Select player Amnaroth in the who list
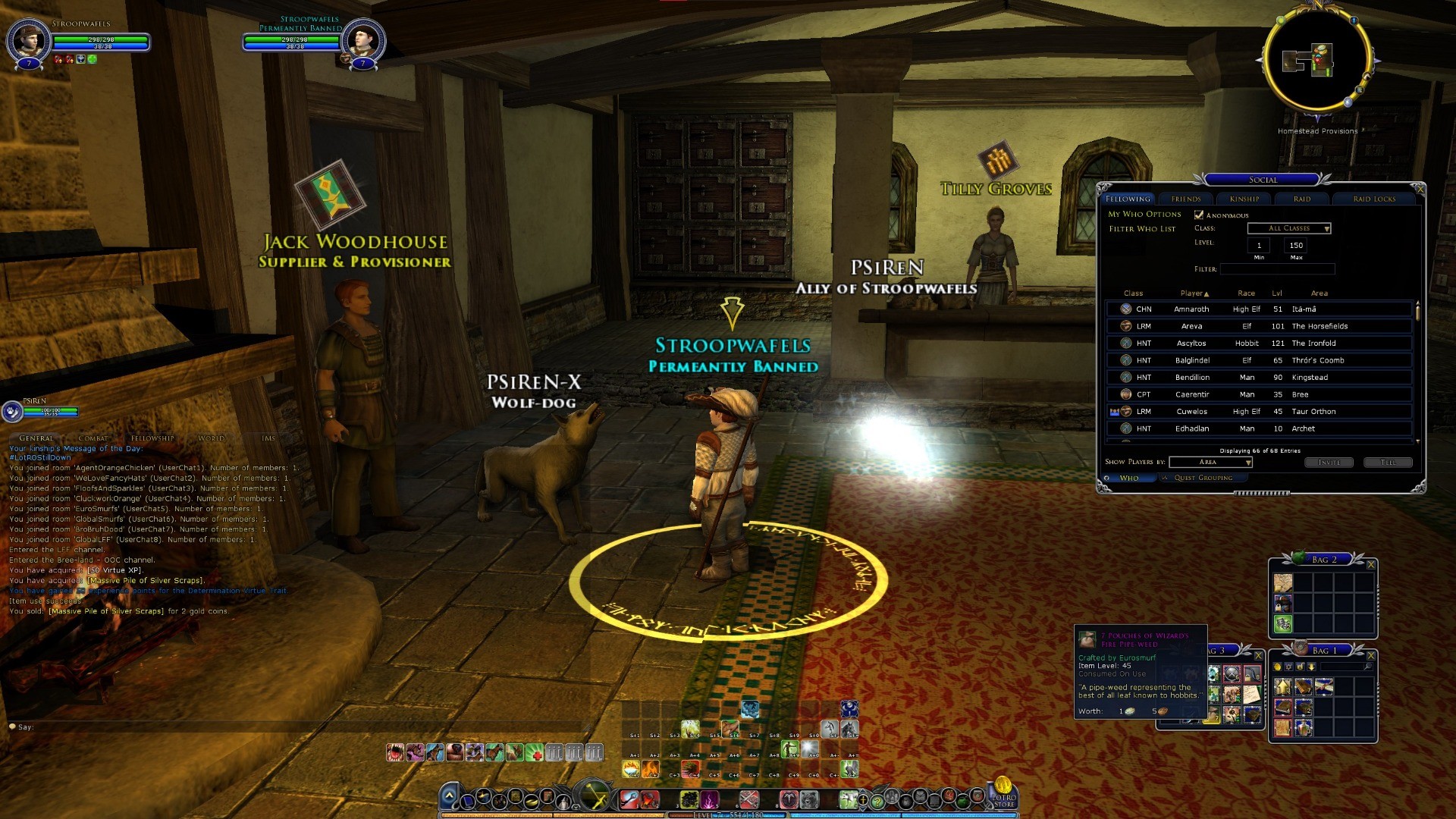Viewport: 1456px width, 819px height. [x=1191, y=309]
